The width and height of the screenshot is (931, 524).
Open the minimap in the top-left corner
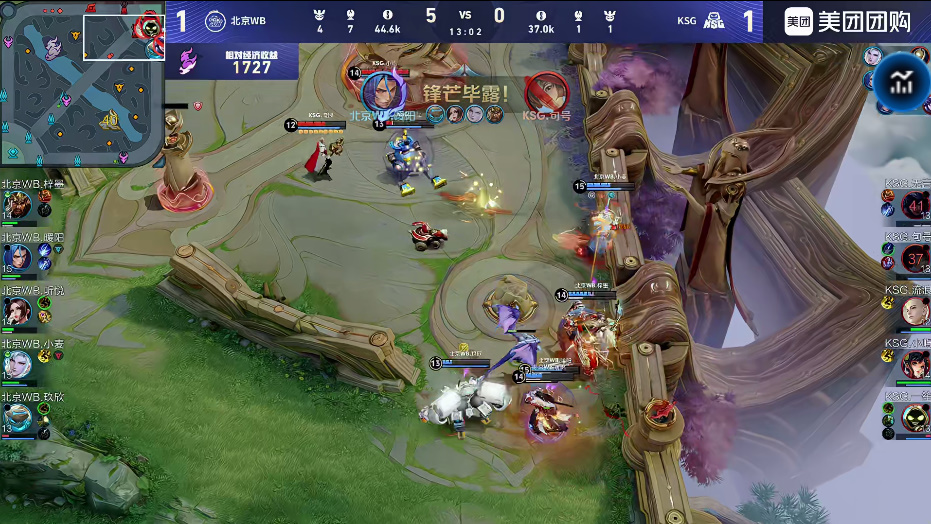coord(82,82)
